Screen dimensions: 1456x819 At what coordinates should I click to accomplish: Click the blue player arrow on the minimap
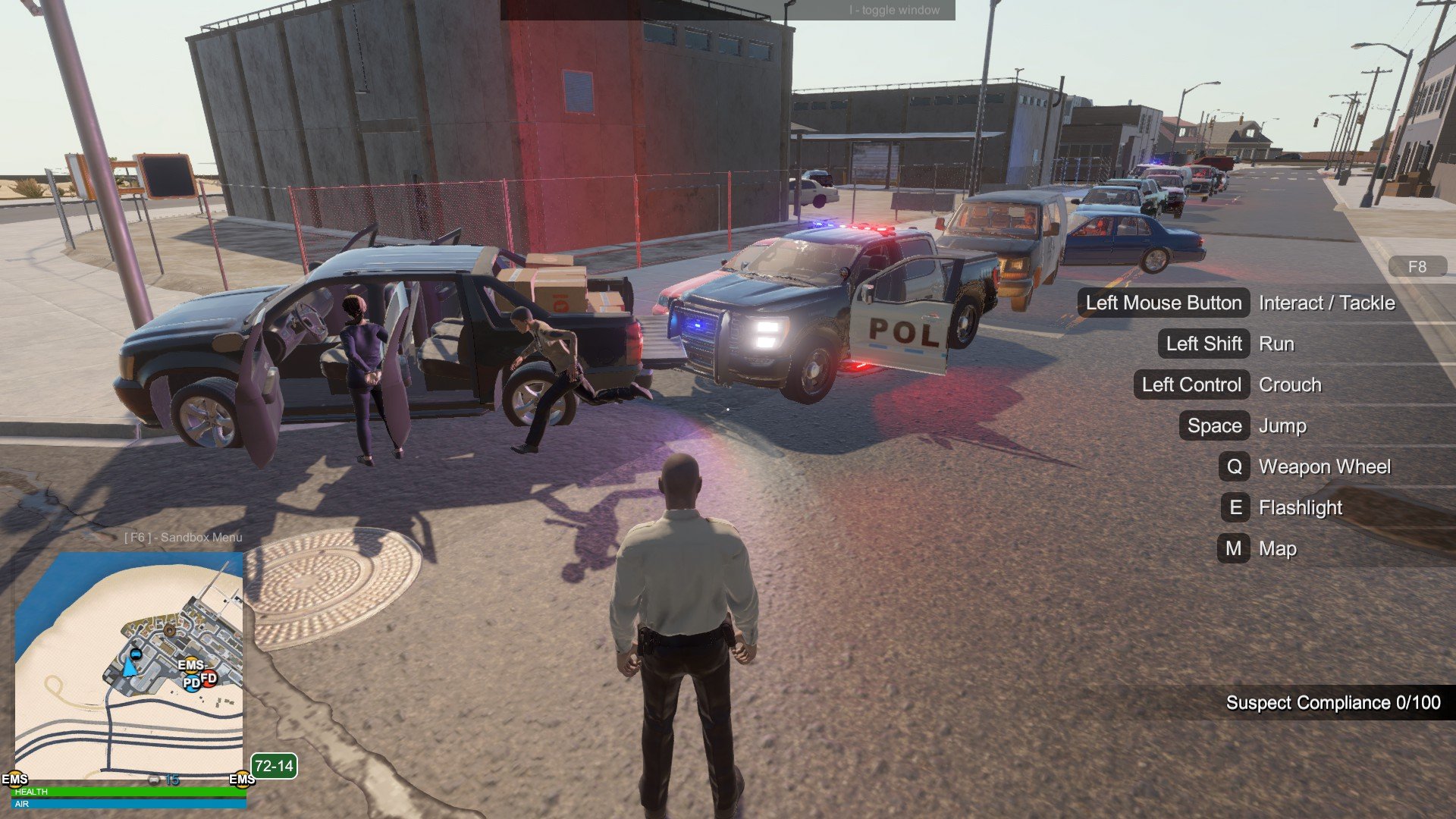pyautogui.click(x=130, y=668)
